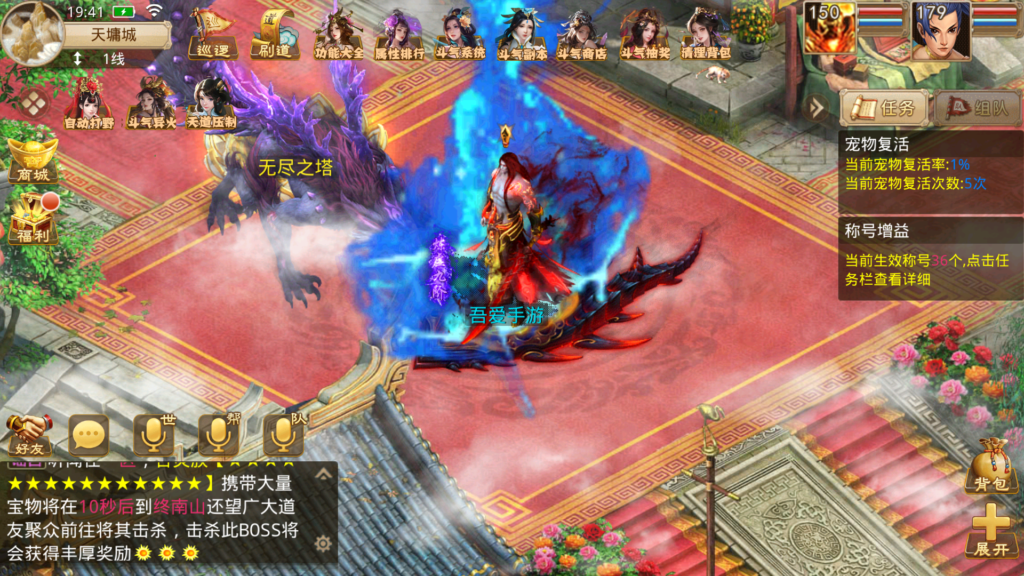Enter the 斗气副本 dungeon
The width and height of the screenshot is (1024, 576).
[520, 35]
